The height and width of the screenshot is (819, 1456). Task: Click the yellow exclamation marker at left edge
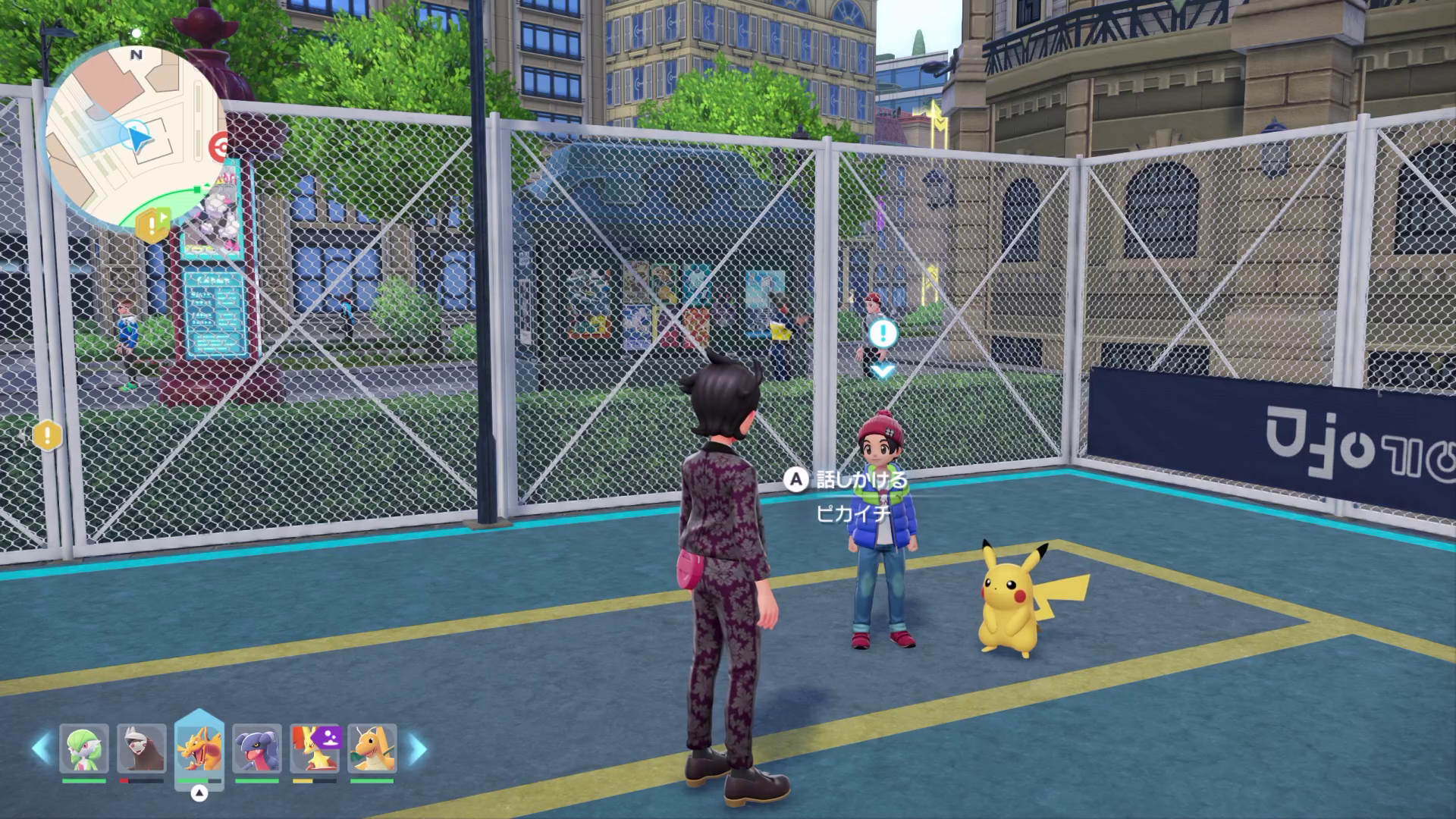pyautogui.click(x=47, y=435)
